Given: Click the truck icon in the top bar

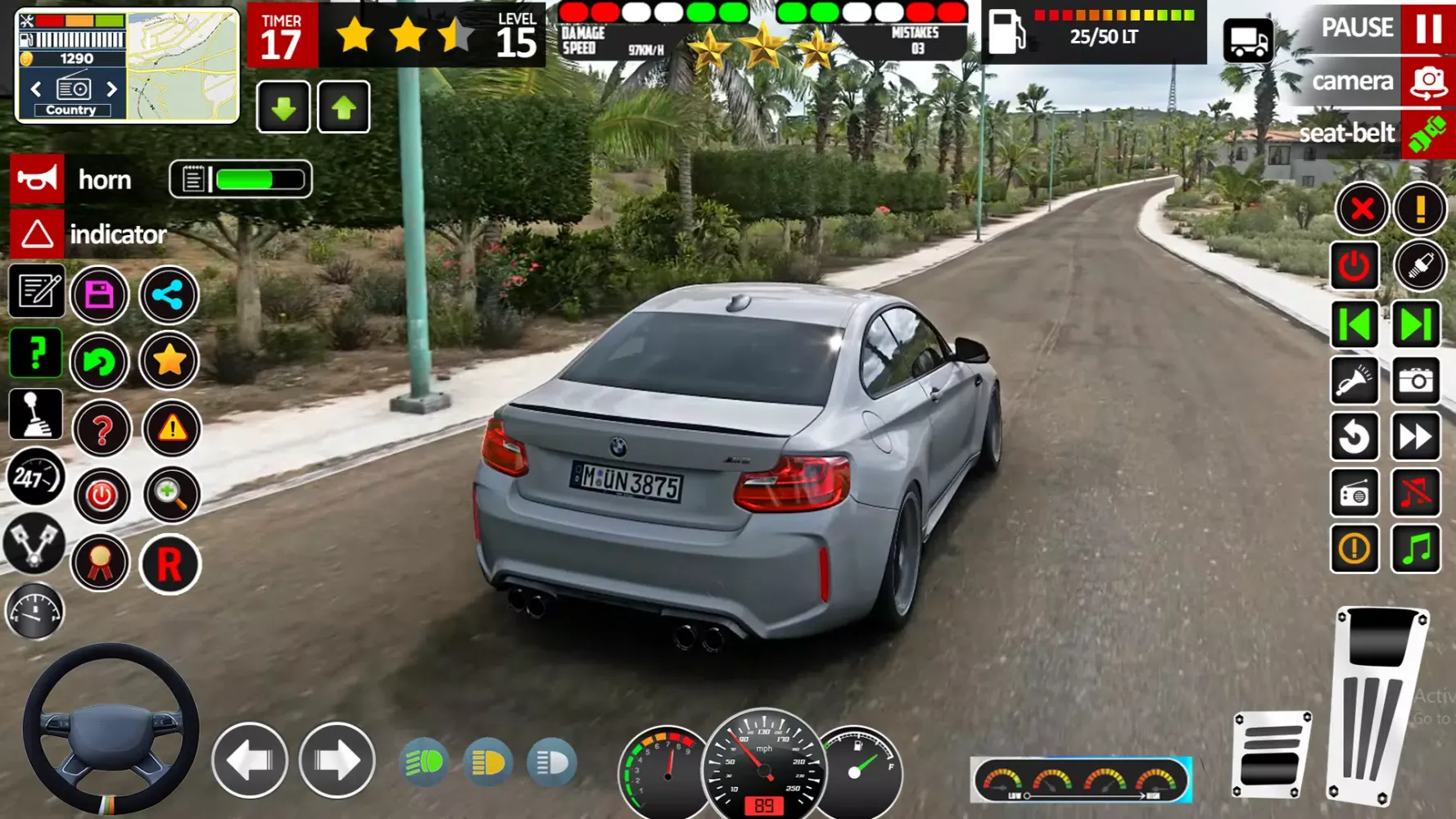Looking at the screenshot, I should [1248, 38].
